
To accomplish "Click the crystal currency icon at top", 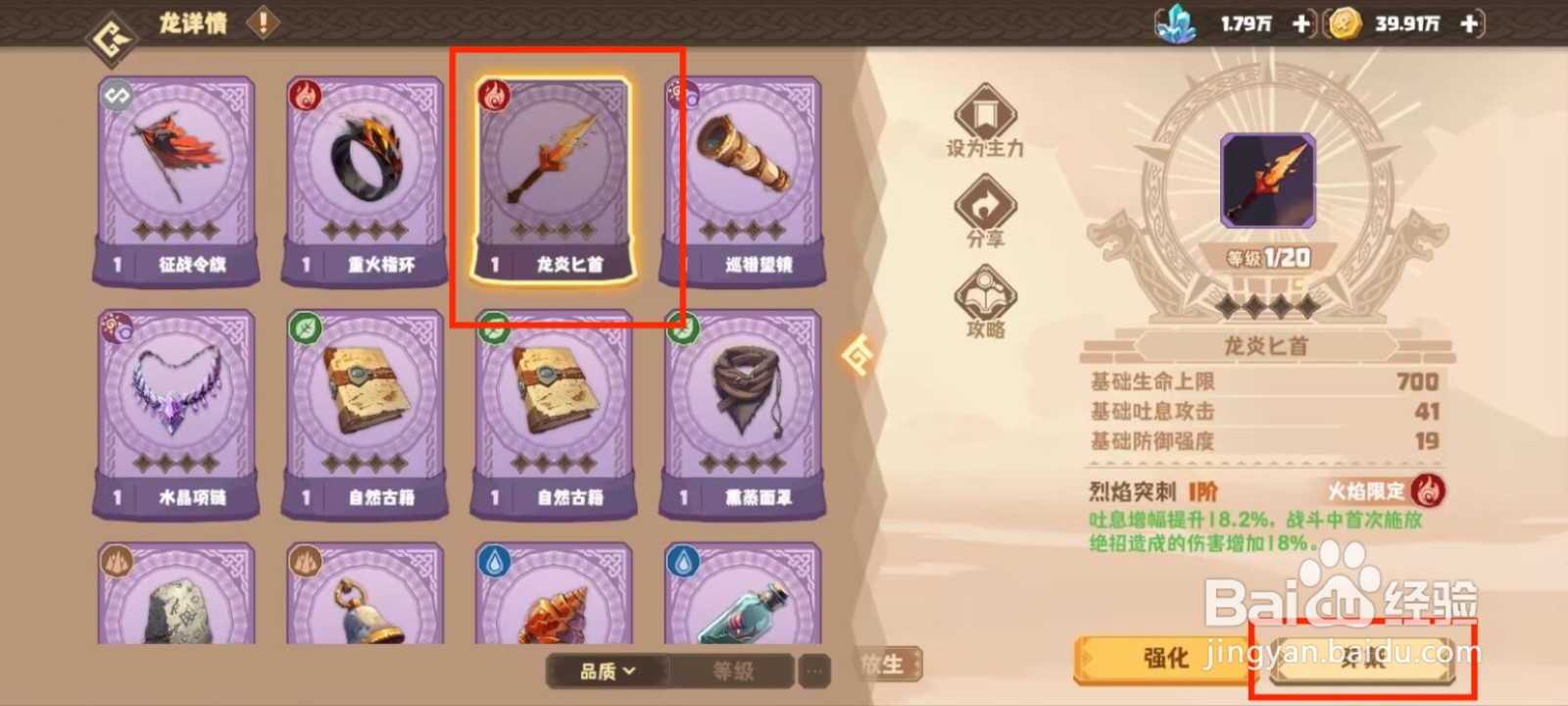I will pyautogui.click(x=1175, y=23).
